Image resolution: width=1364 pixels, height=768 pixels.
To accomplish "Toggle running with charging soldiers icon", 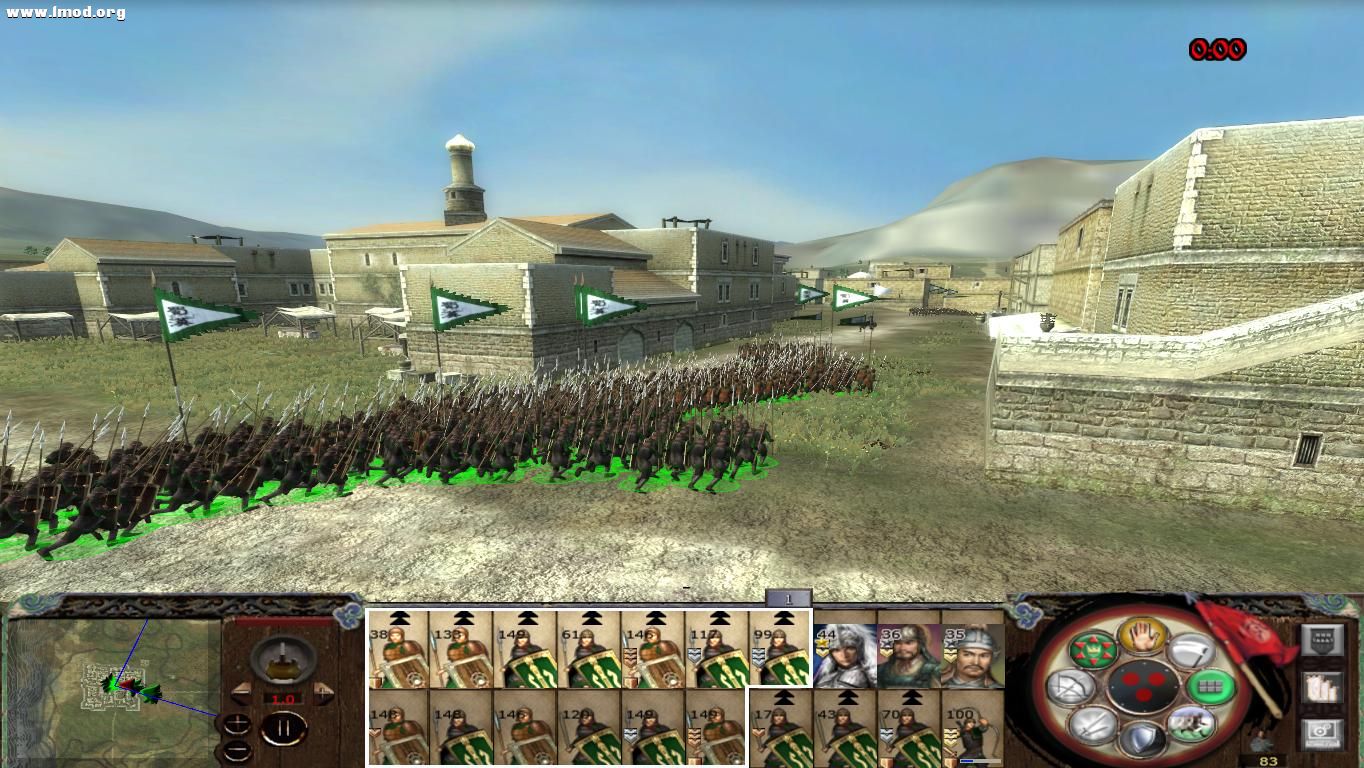I will pyautogui.click(x=1190, y=723).
